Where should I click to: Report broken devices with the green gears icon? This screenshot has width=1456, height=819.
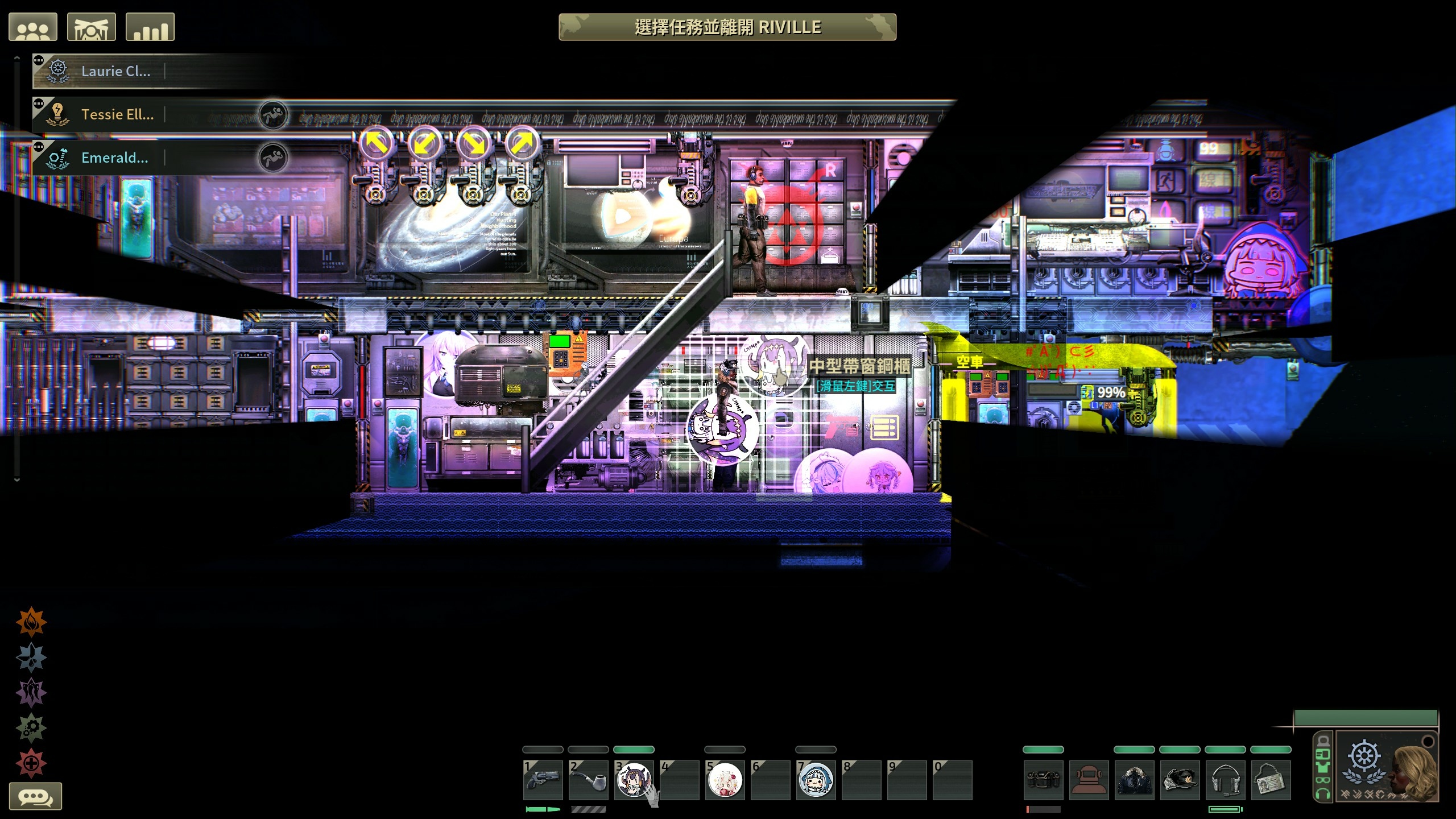coord(31,727)
